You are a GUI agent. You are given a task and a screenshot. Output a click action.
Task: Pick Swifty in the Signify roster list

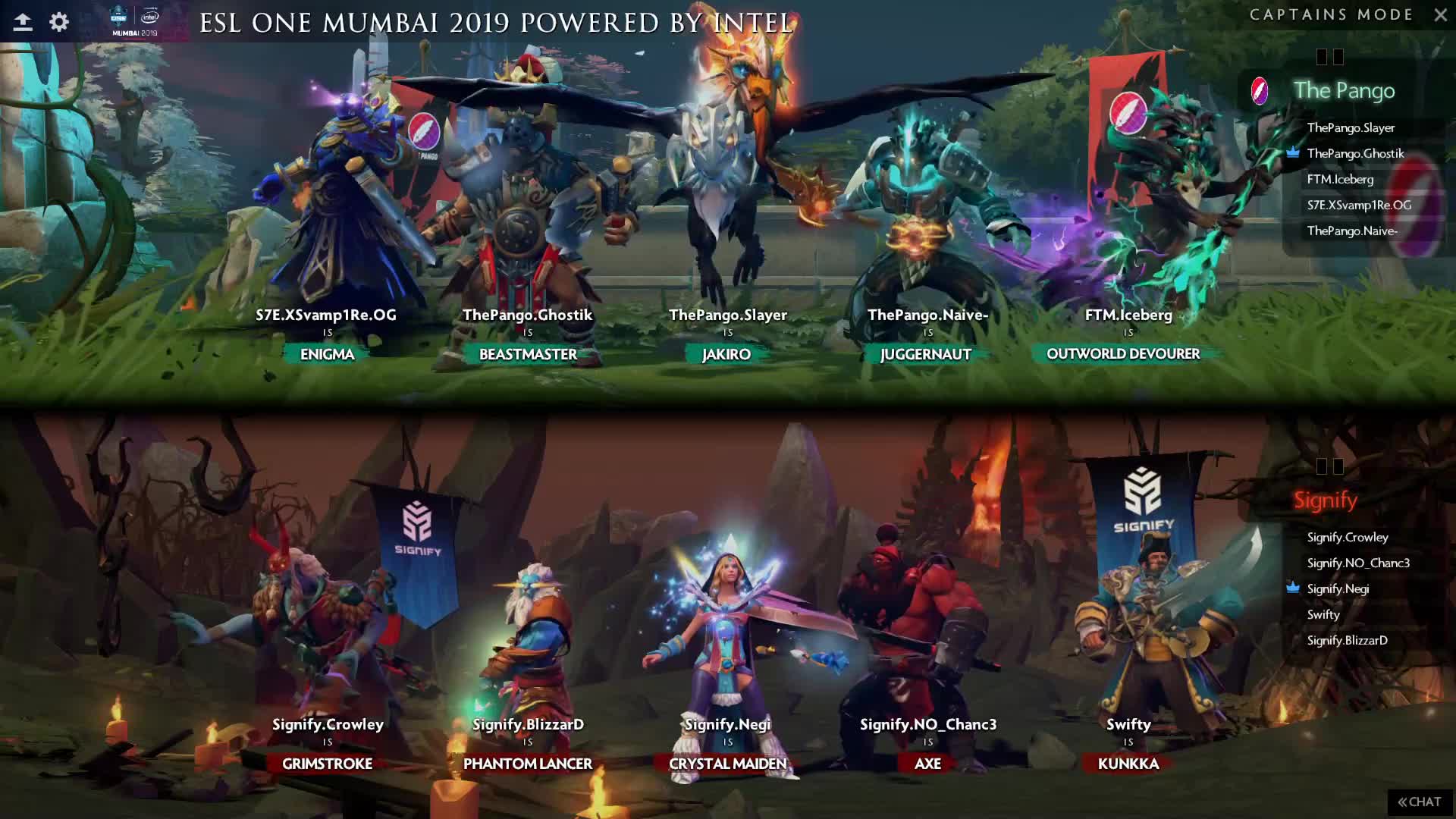(x=1323, y=615)
